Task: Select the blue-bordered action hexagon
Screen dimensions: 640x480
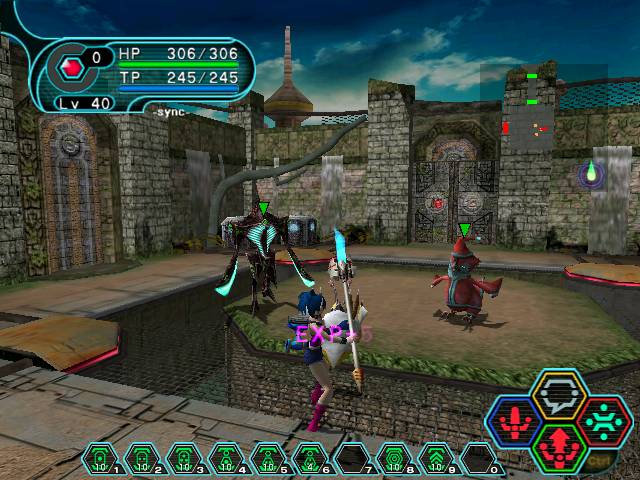Action: 516,422
